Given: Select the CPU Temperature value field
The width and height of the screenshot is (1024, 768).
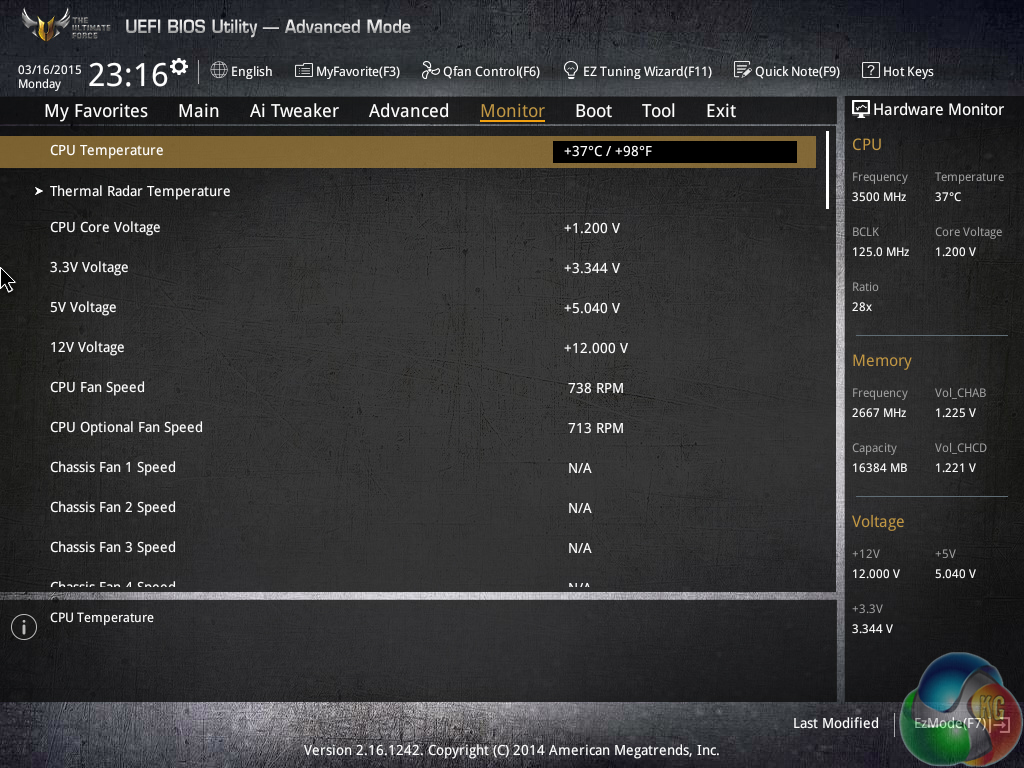Looking at the screenshot, I should point(674,152).
